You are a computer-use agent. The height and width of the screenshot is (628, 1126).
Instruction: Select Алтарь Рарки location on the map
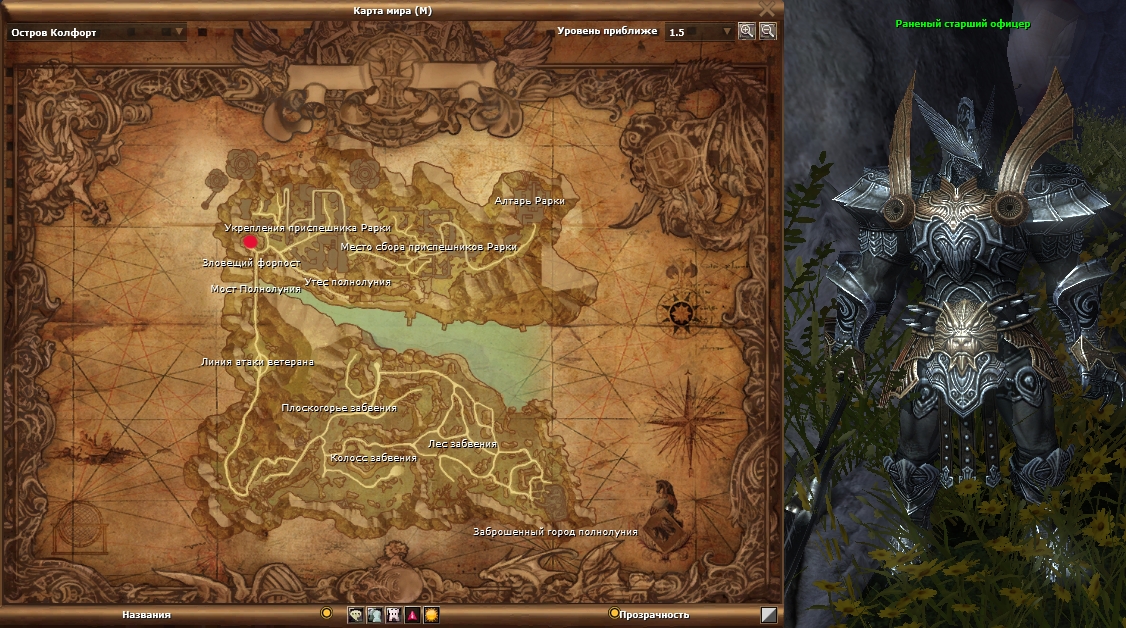pos(529,201)
